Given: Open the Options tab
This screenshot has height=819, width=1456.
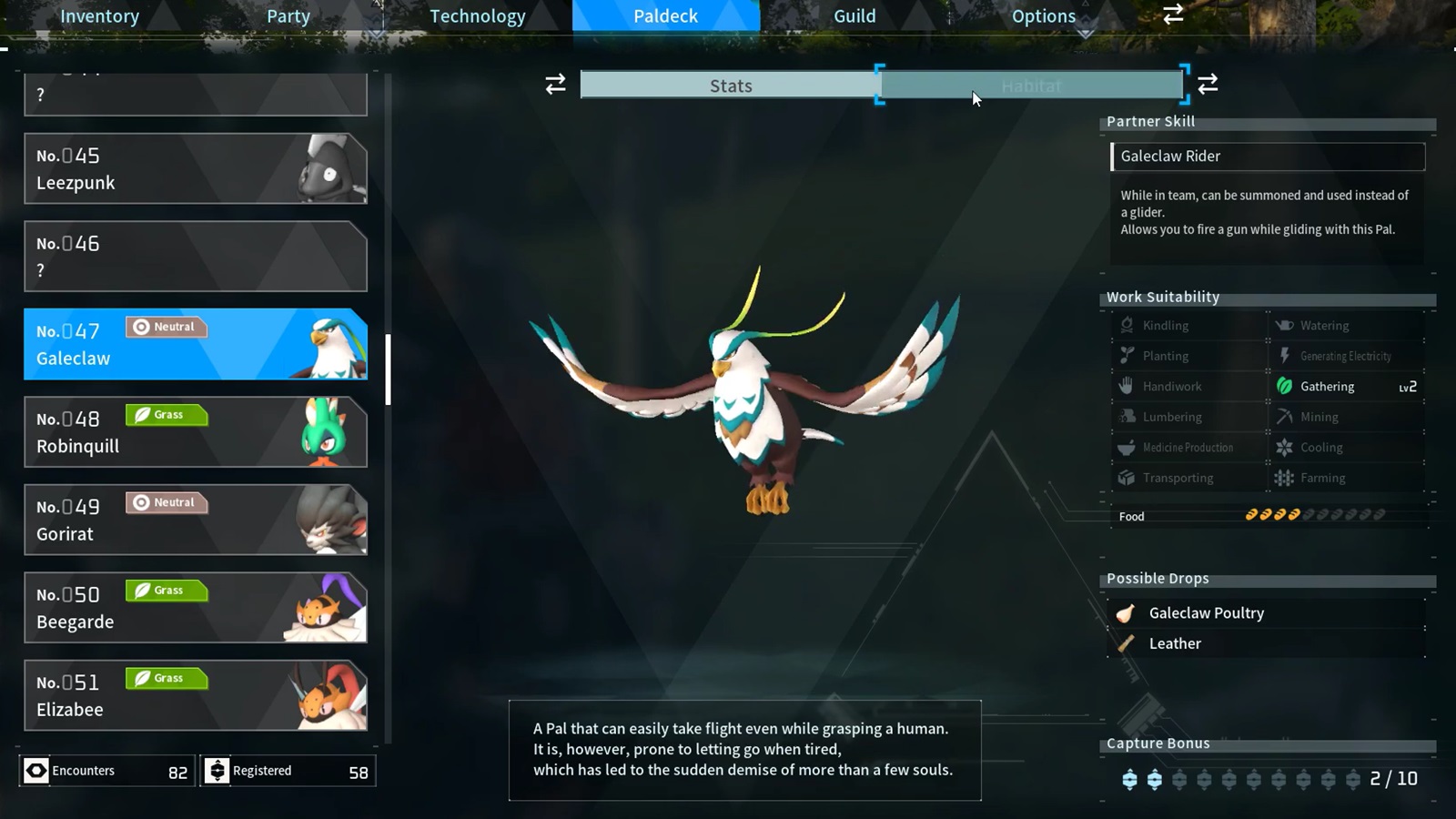Looking at the screenshot, I should 1043,16.
